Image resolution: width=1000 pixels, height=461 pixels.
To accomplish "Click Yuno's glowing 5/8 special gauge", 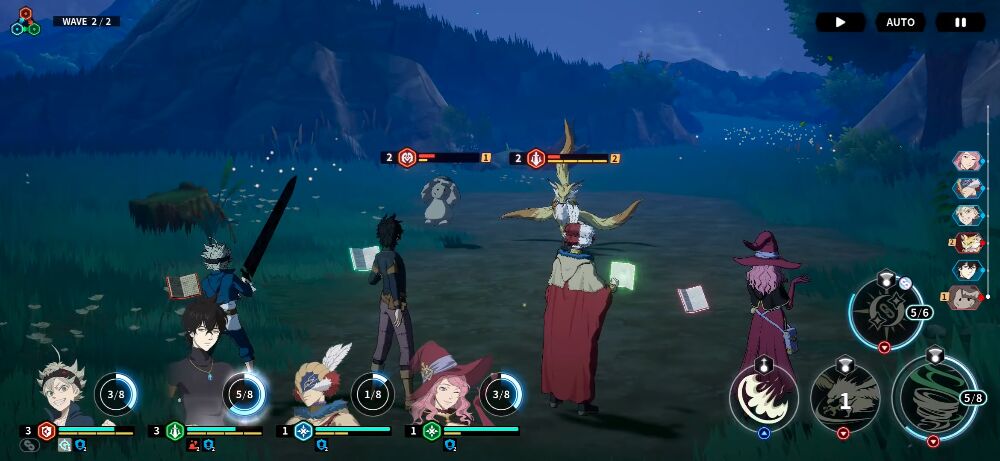I will click(x=244, y=394).
